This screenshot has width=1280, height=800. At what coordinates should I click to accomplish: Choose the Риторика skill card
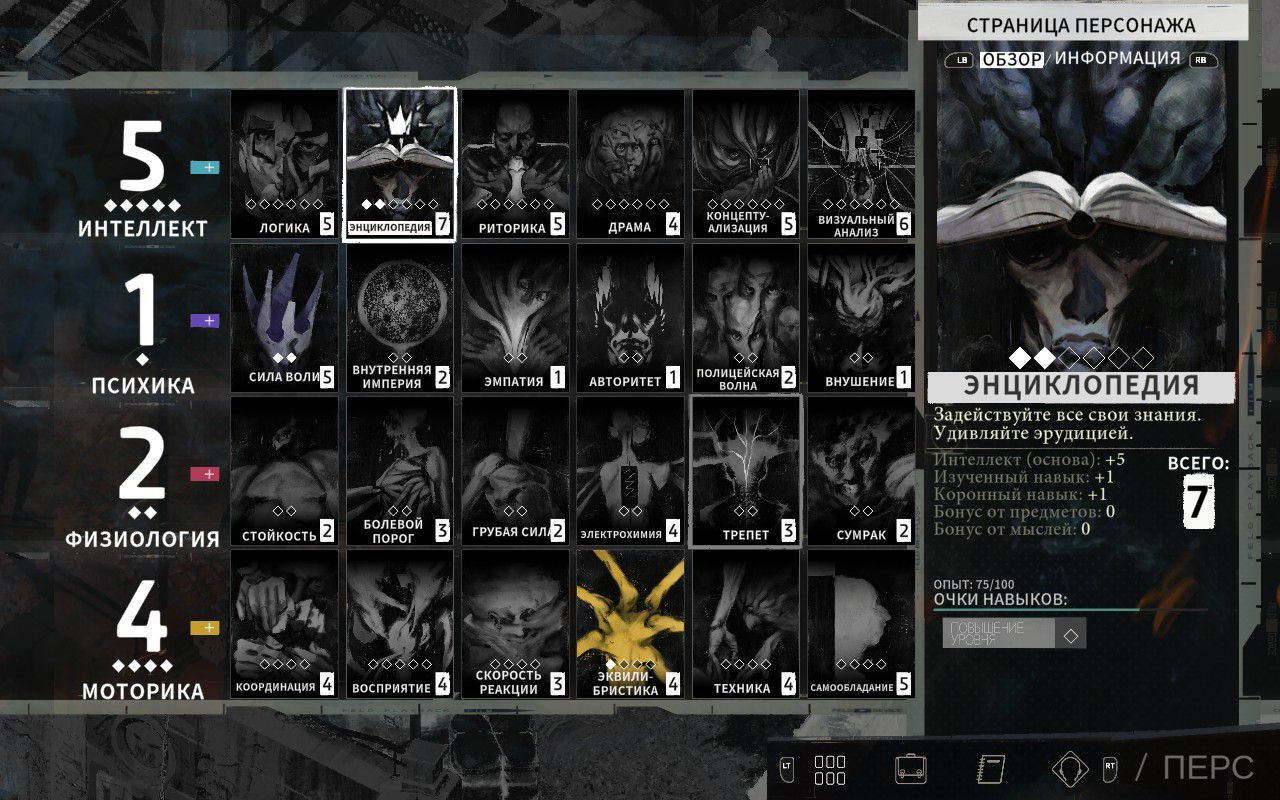(x=515, y=165)
